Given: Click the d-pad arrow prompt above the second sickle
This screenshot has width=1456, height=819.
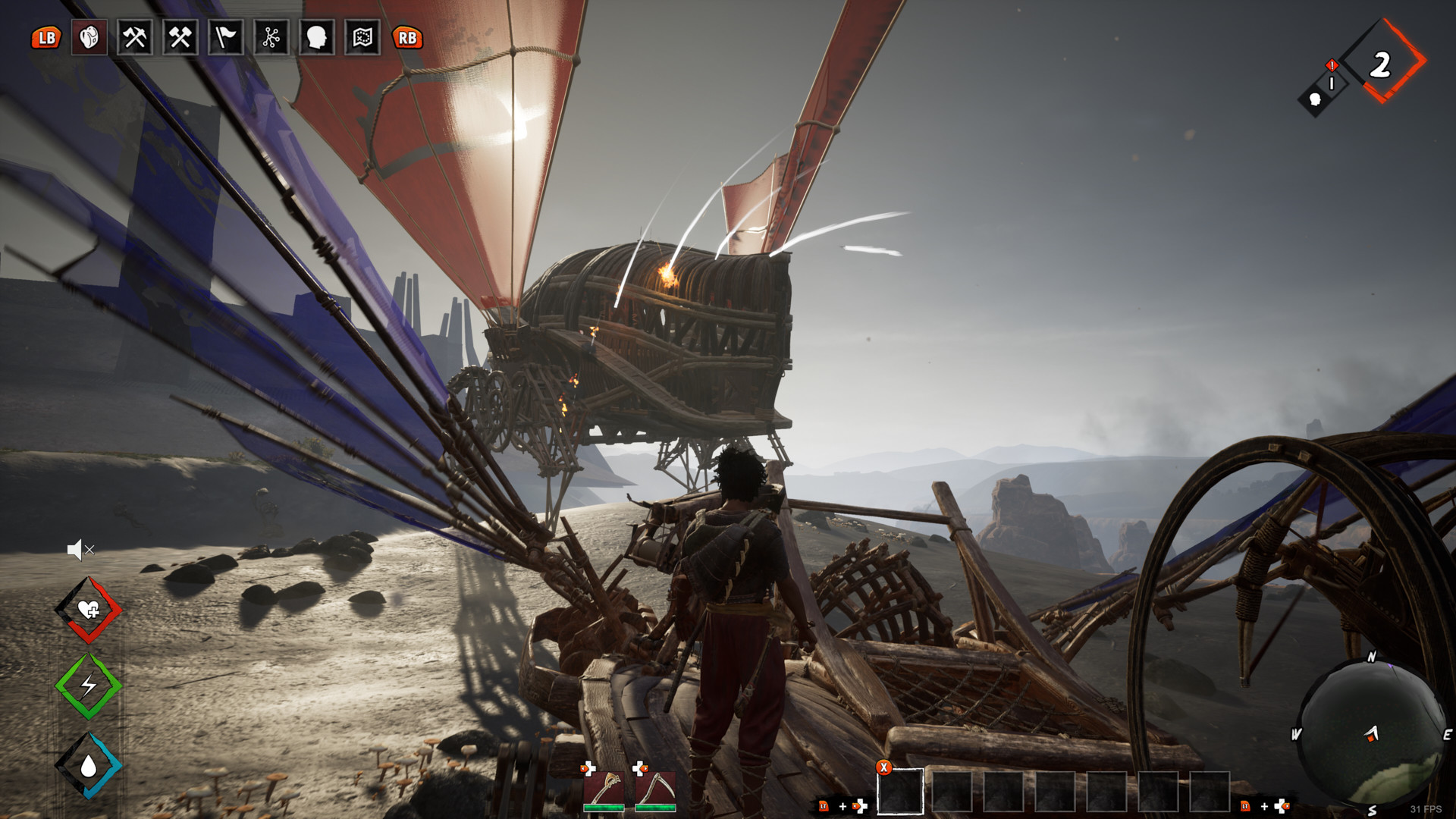Looking at the screenshot, I should pyautogui.click(x=639, y=767).
